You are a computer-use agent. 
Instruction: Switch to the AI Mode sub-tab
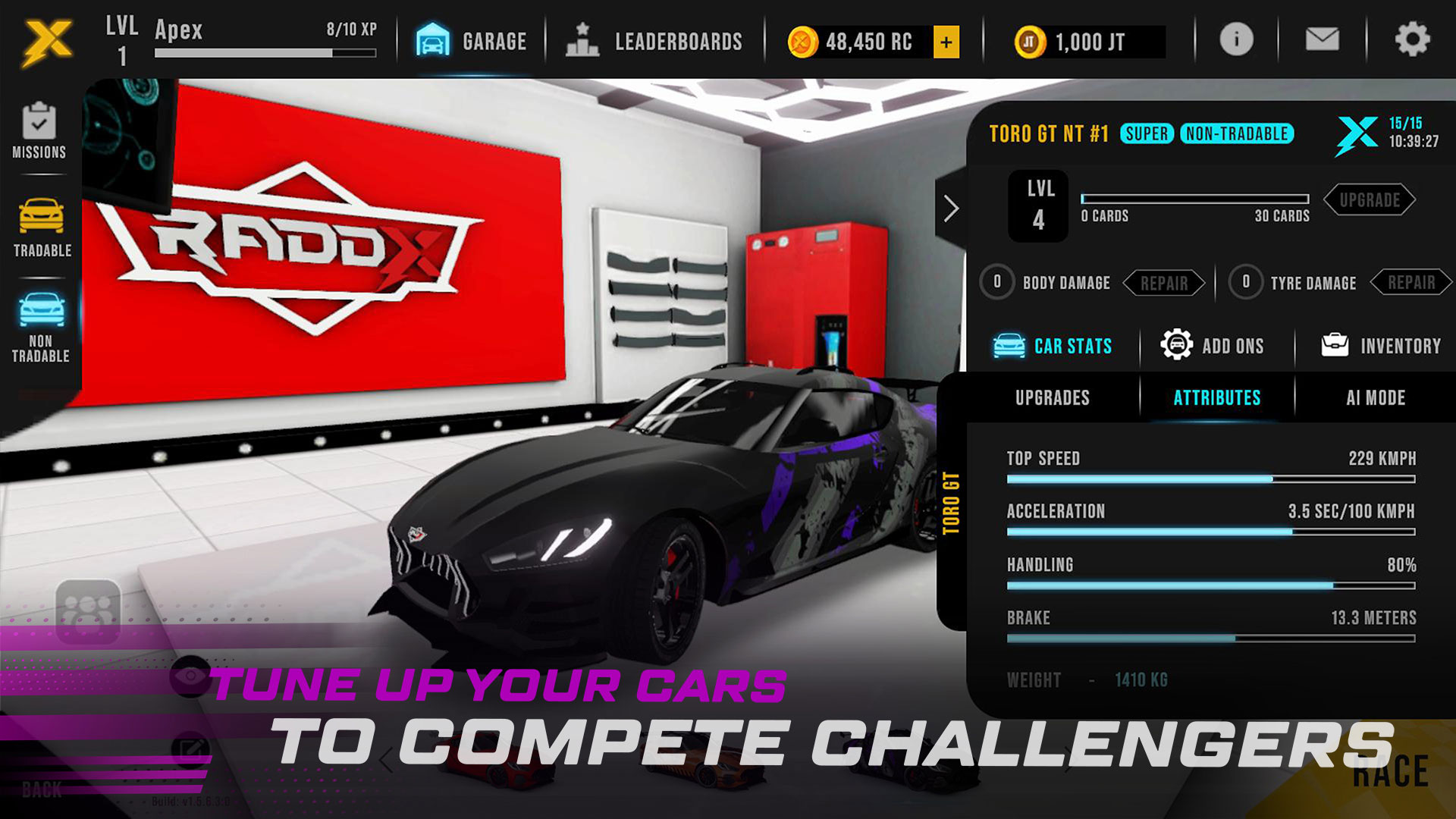coord(1376,398)
